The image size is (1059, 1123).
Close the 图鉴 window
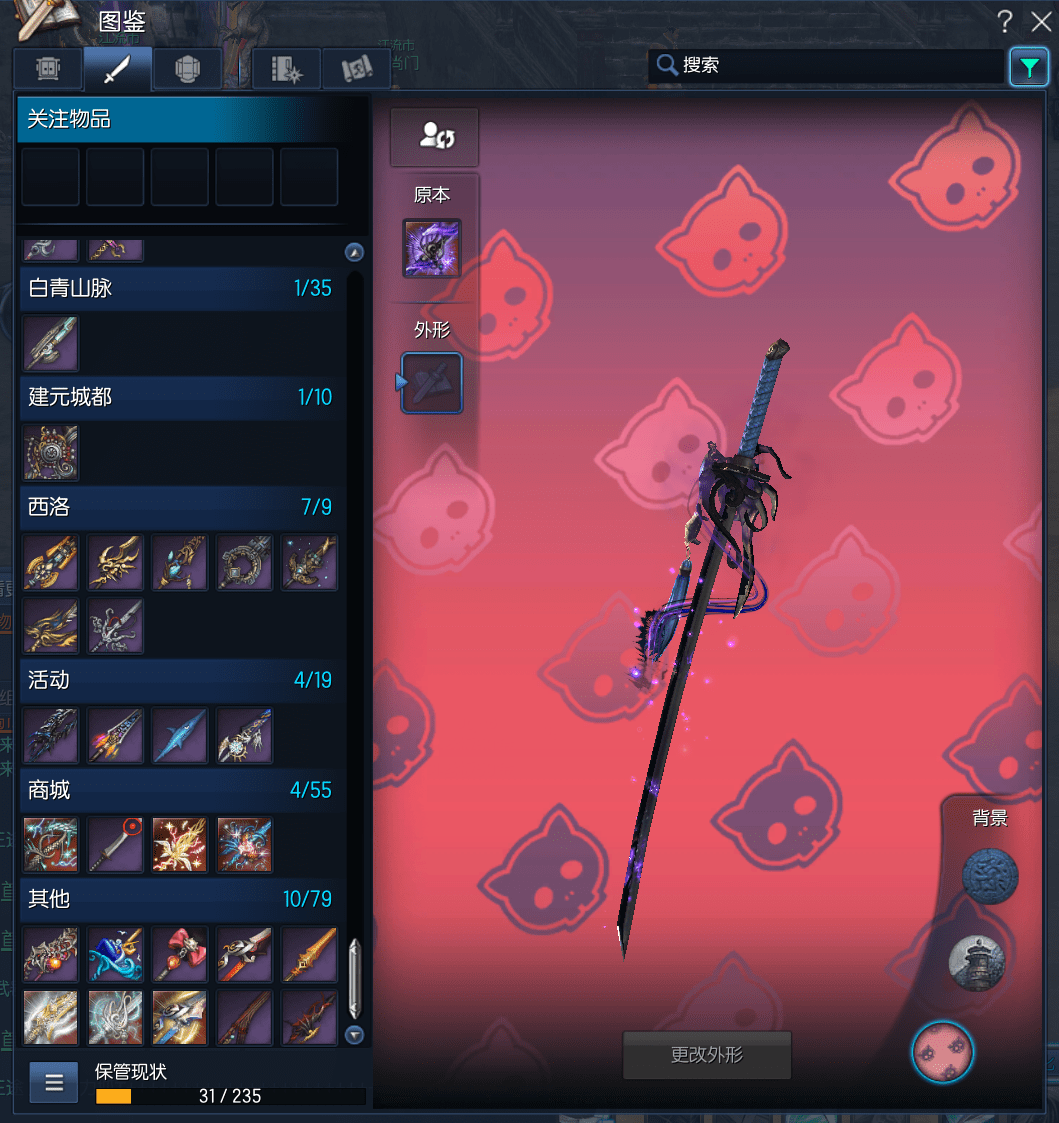click(1040, 21)
